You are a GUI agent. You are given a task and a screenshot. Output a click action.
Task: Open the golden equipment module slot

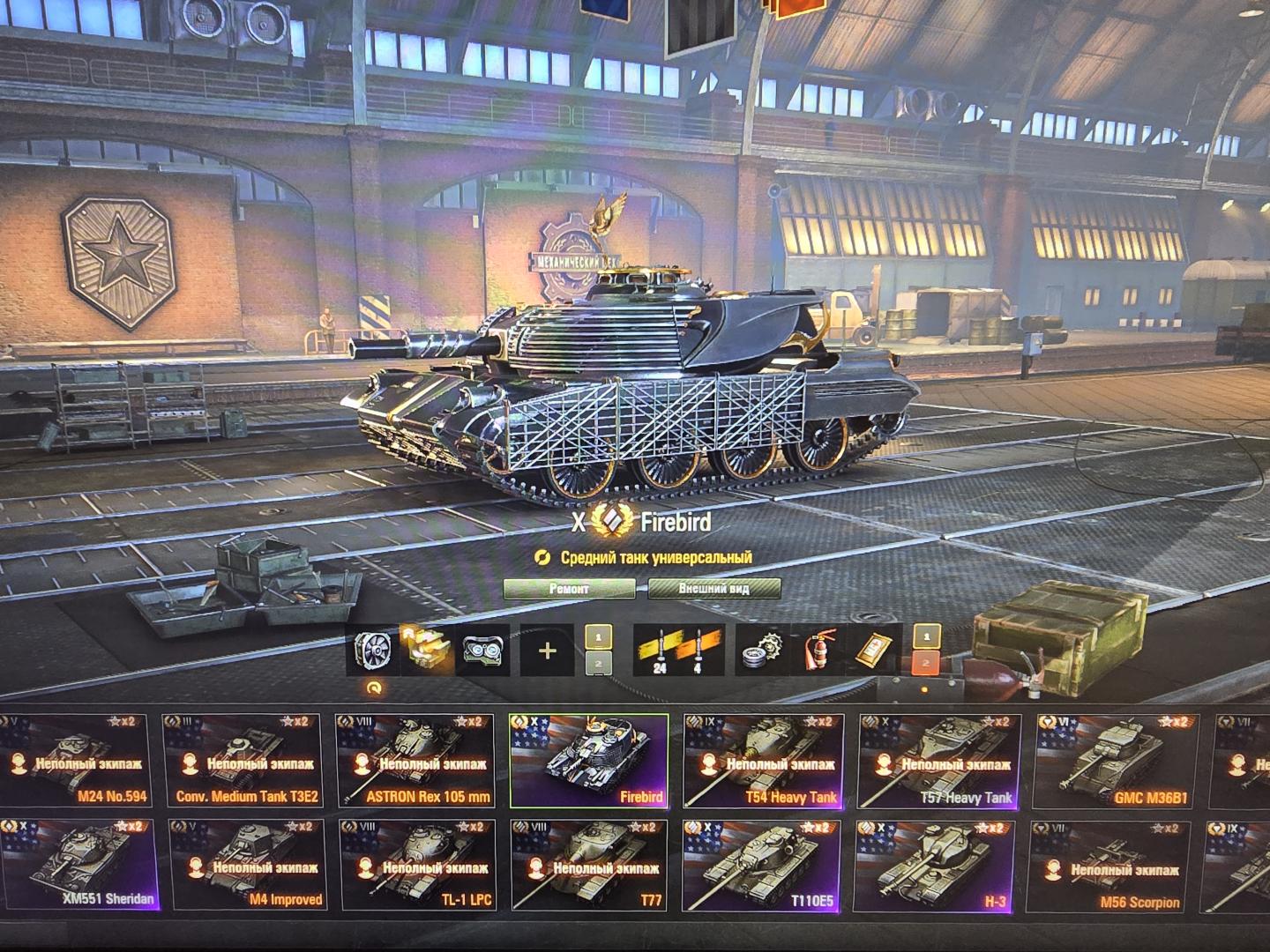(x=430, y=651)
